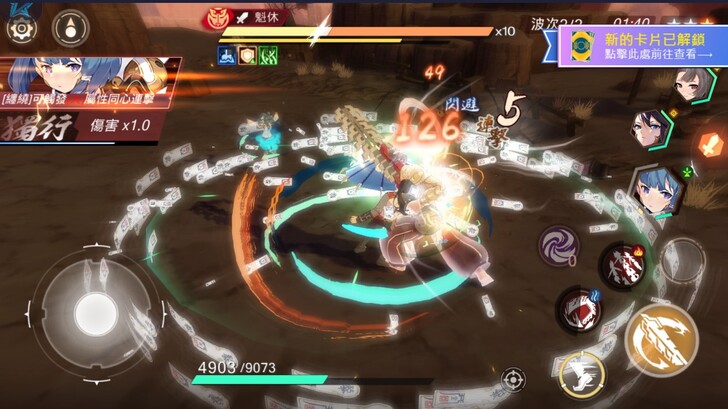This screenshot has width=728, height=409.
Task: Tap the compass camera reset button
Action: [70, 28]
